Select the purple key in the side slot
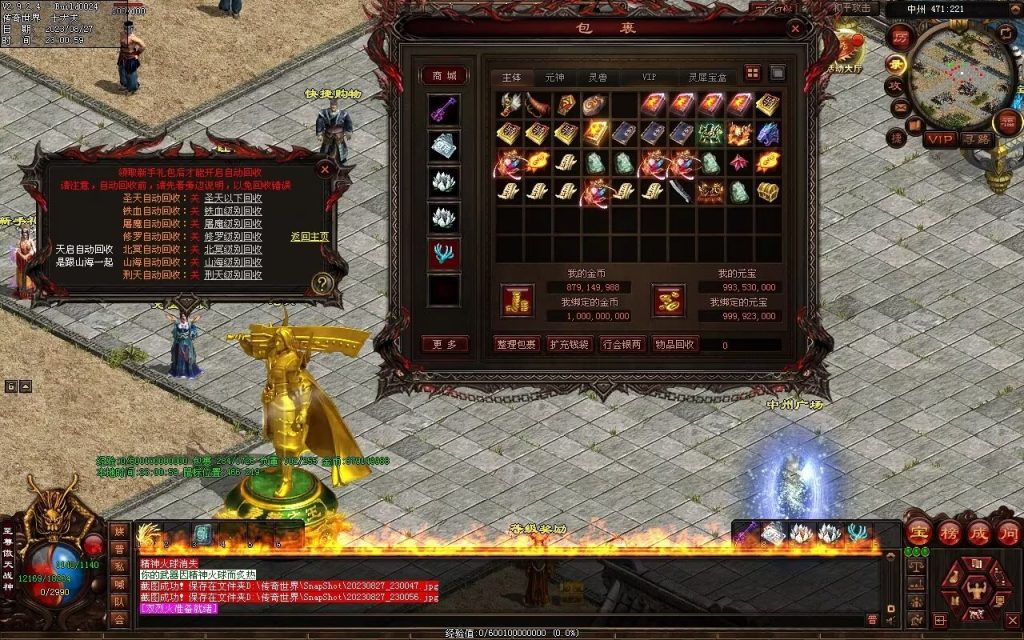The width and height of the screenshot is (1024, 640). click(x=444, y=110)
